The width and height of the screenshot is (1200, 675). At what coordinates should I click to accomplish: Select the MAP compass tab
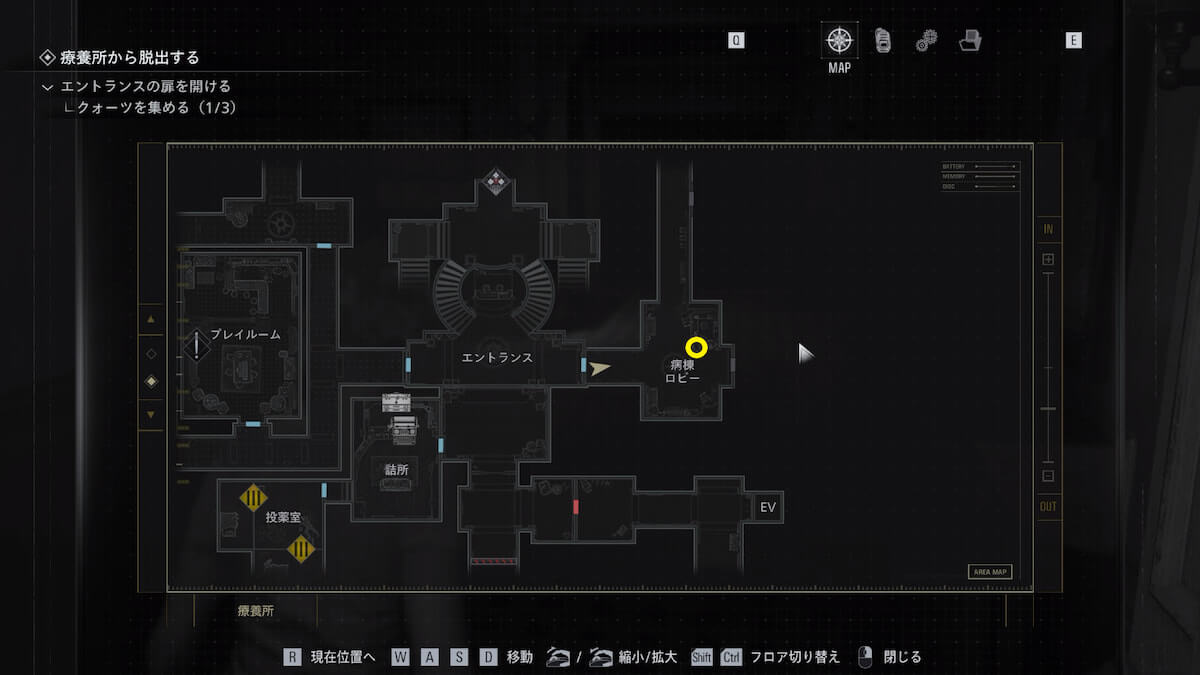tap(838, 41)
